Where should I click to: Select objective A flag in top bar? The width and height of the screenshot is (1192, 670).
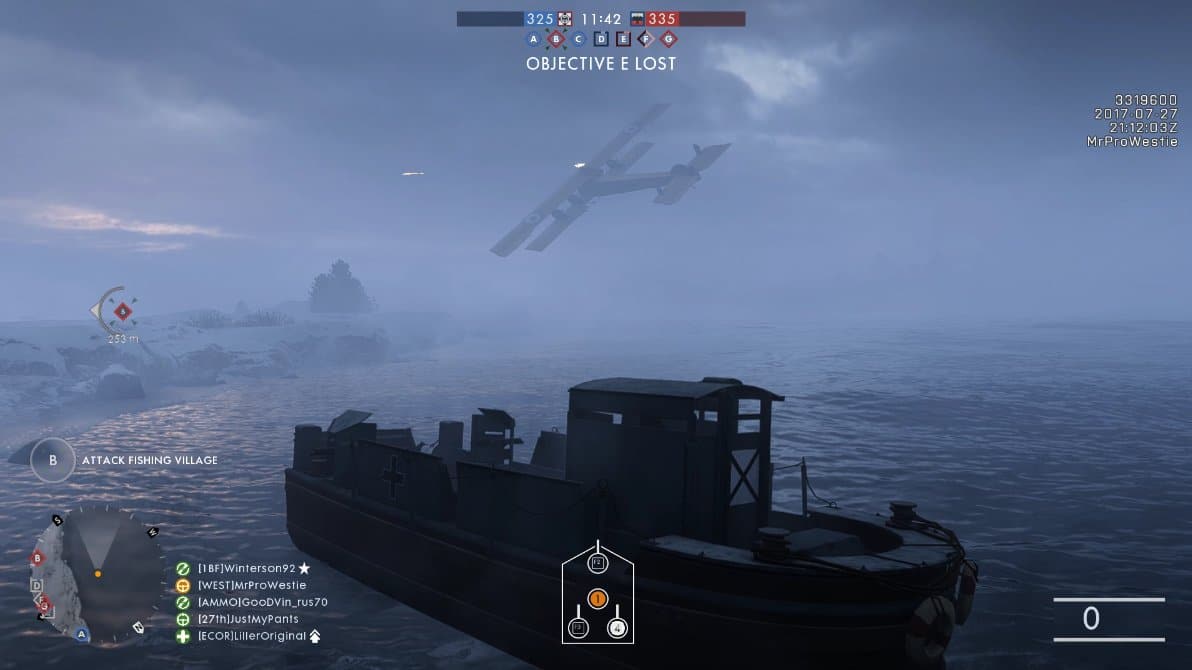[x=533, y=39]
